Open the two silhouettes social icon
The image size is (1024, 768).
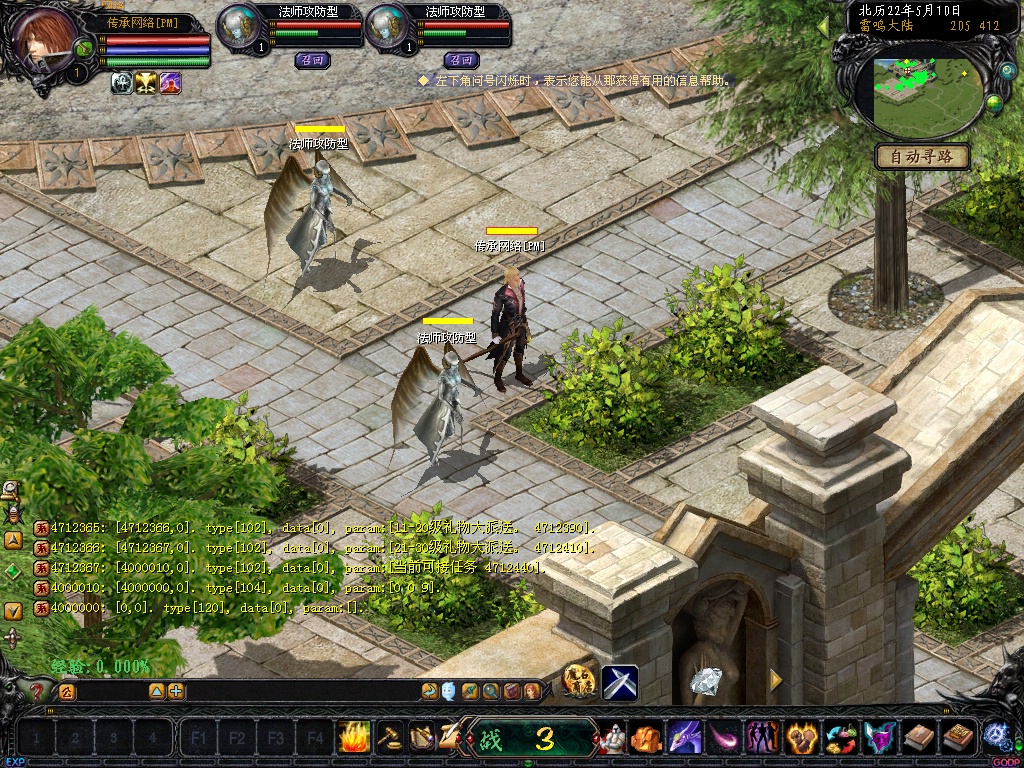pos(763,739)
